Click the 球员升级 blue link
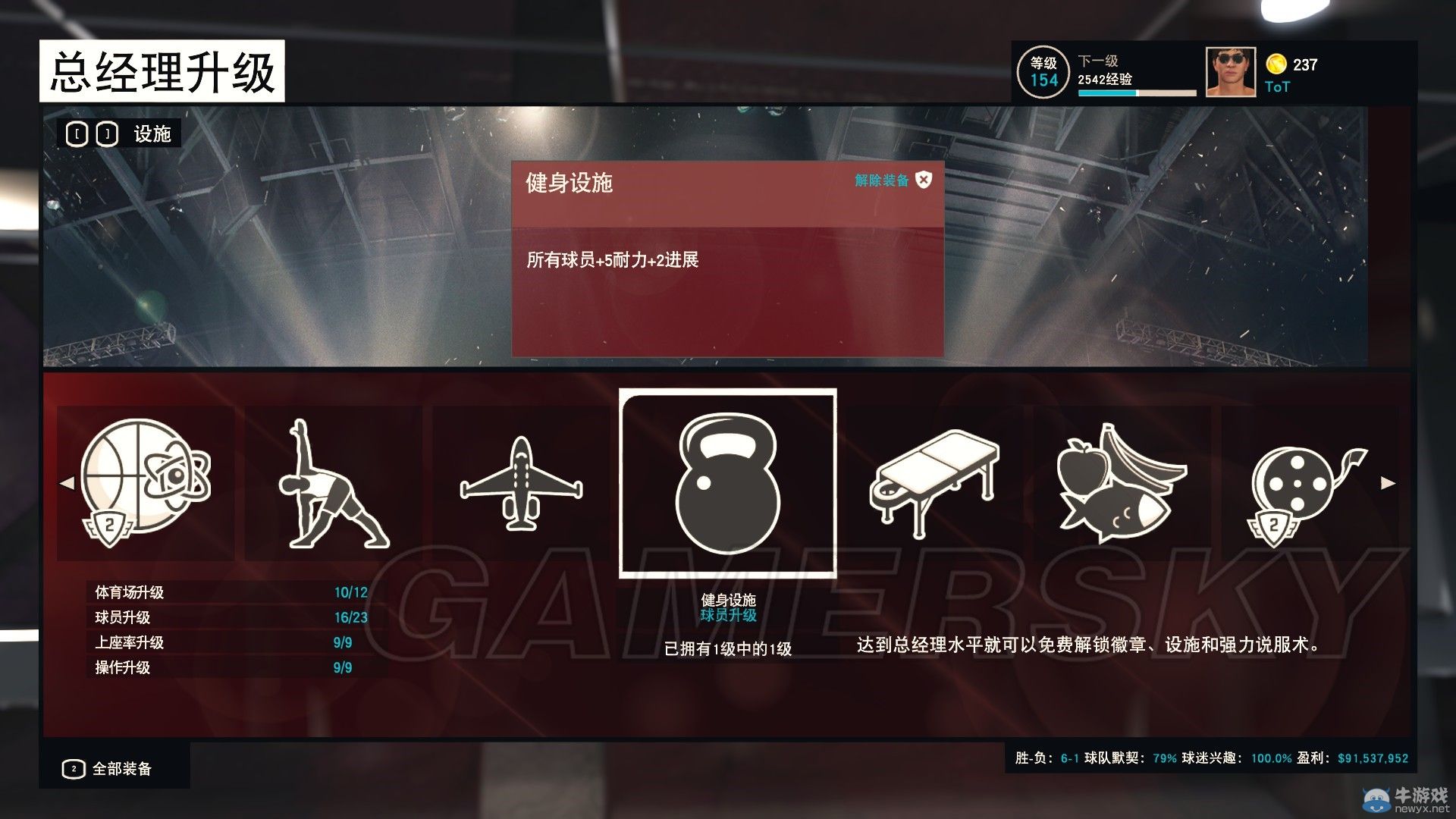 [727, 617]
